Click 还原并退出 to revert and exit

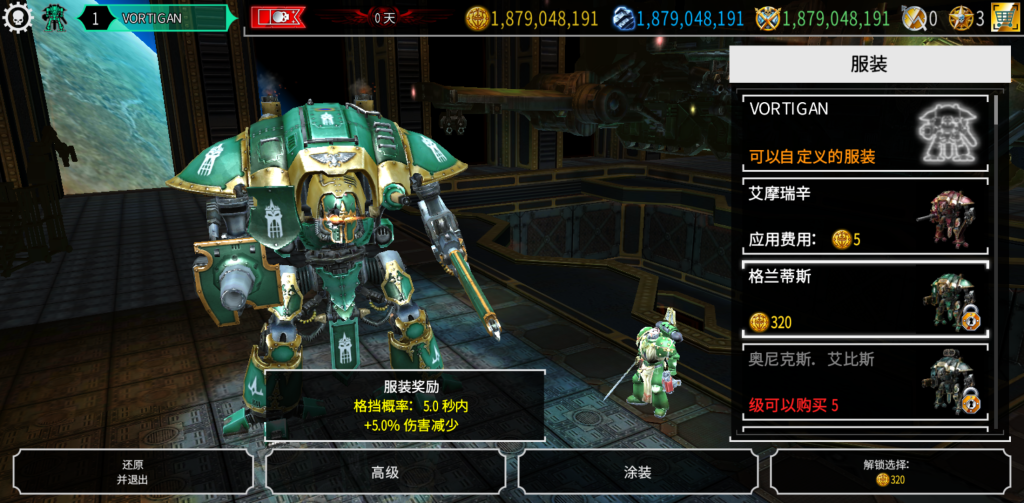[133, 472]
